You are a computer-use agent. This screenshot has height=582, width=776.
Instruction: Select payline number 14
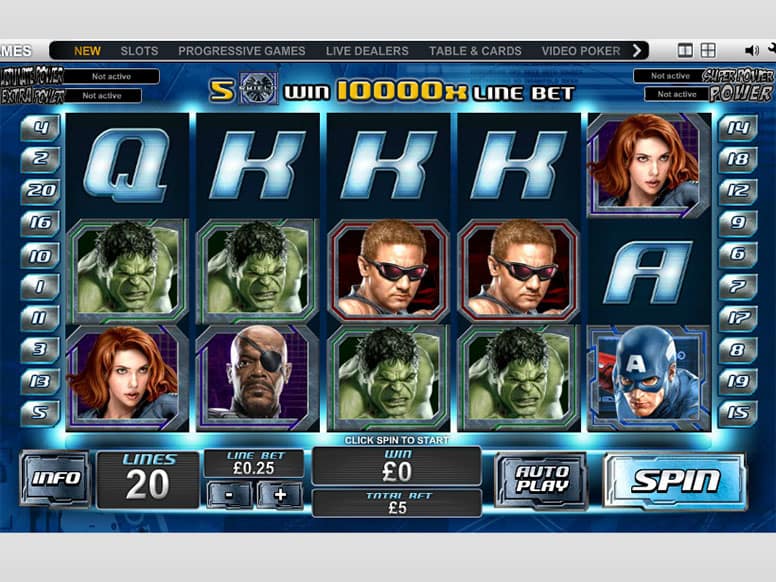(x=737, y=128)
